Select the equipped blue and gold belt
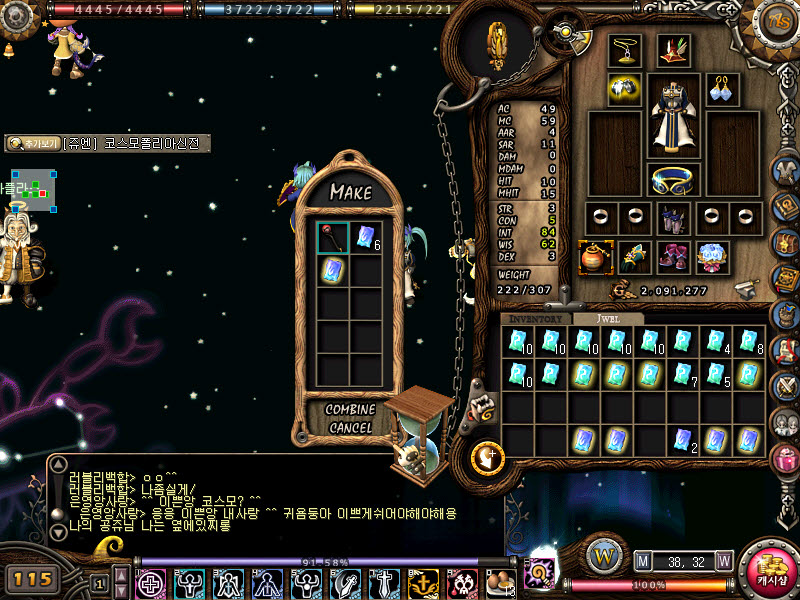800x600 pixels. pyautogui.click(x=674, y=181)
